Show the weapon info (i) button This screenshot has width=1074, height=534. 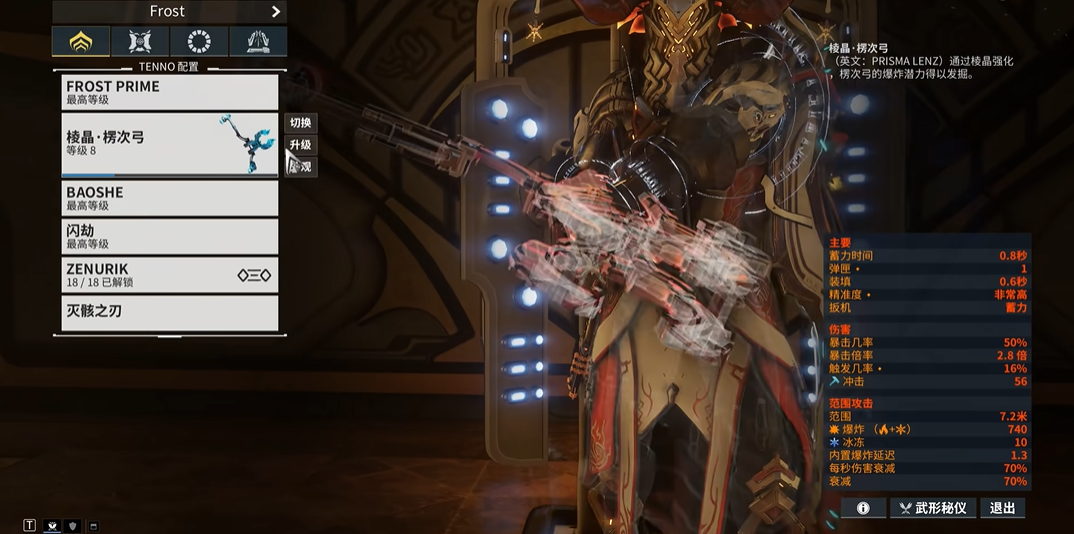click(x=863, y=508)
